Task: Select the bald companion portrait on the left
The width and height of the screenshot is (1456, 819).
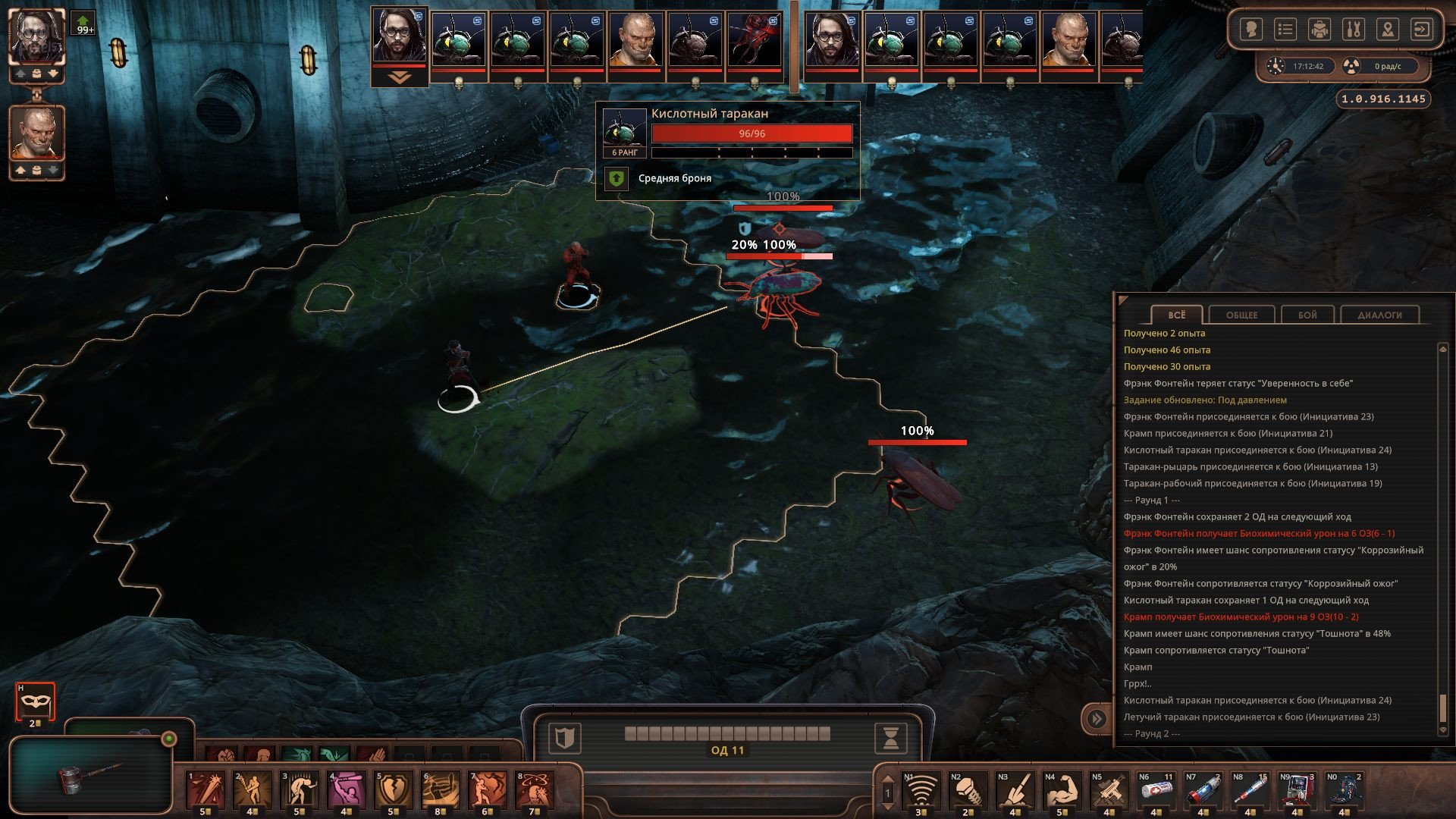Action: 36,133
